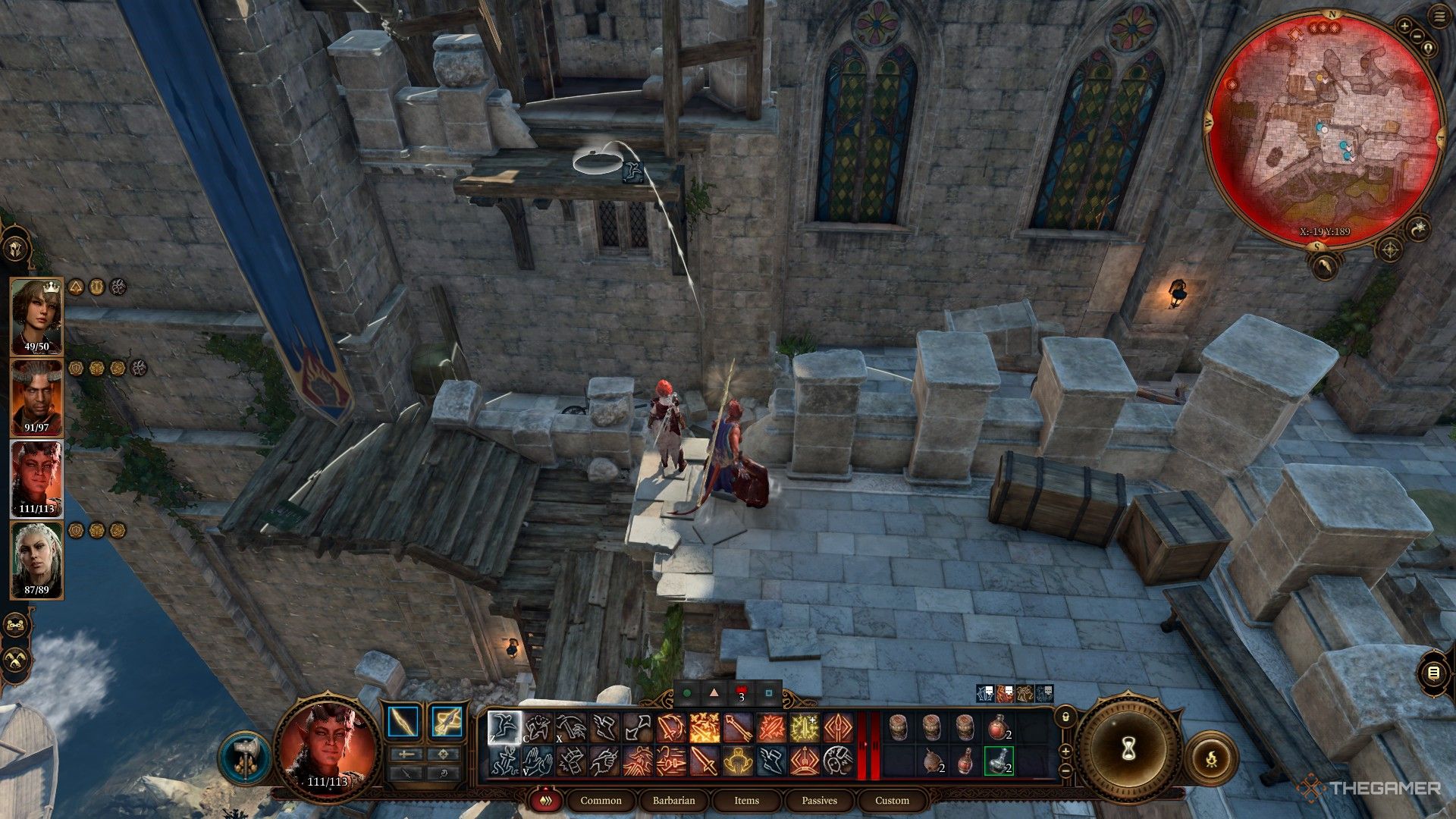Select the green-bordered potion bottle slot
Image resolution: width=1456 pixels, height=819 pixels.
[999, 761]
